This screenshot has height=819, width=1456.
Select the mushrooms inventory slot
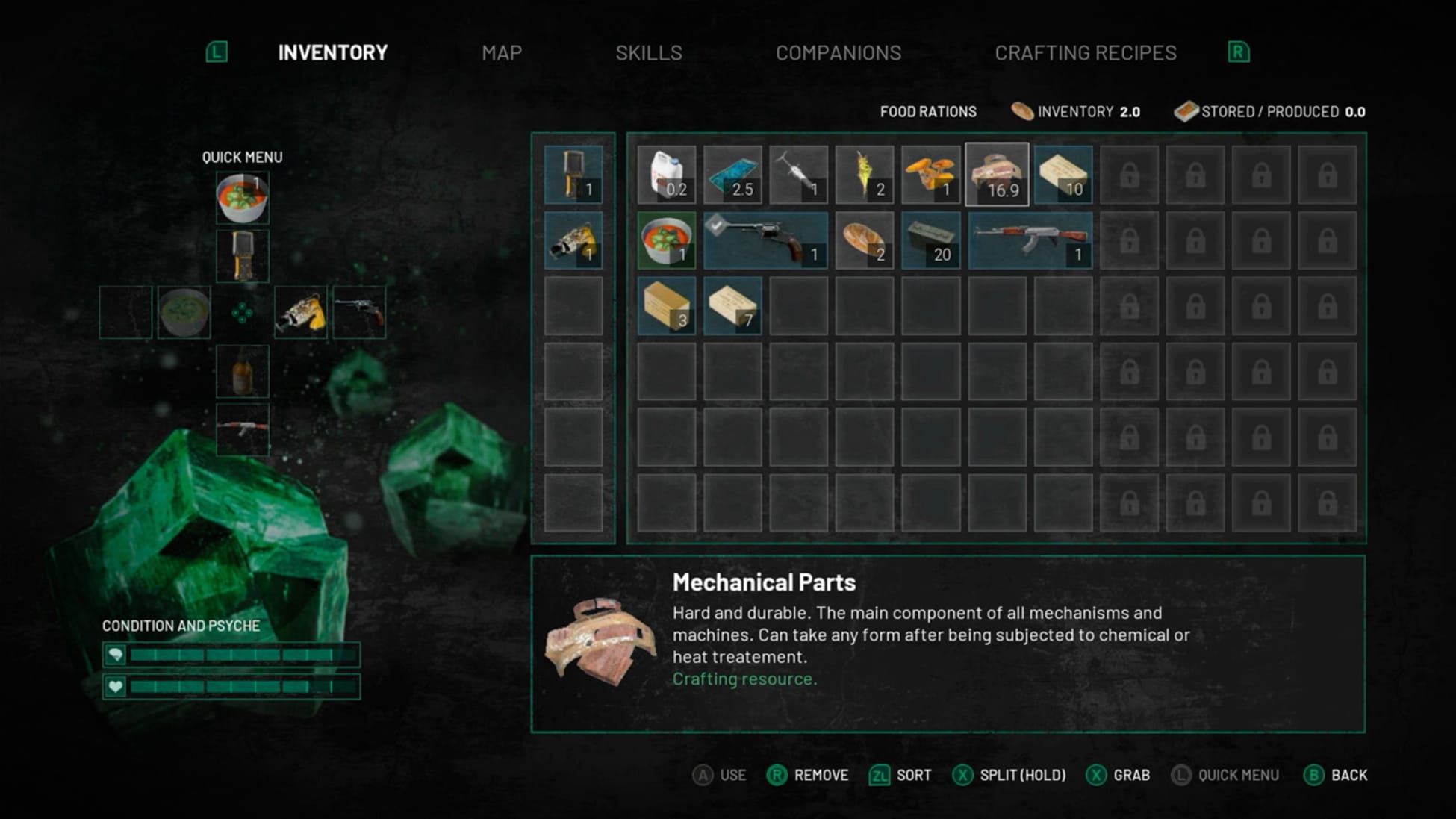(928, 175)
